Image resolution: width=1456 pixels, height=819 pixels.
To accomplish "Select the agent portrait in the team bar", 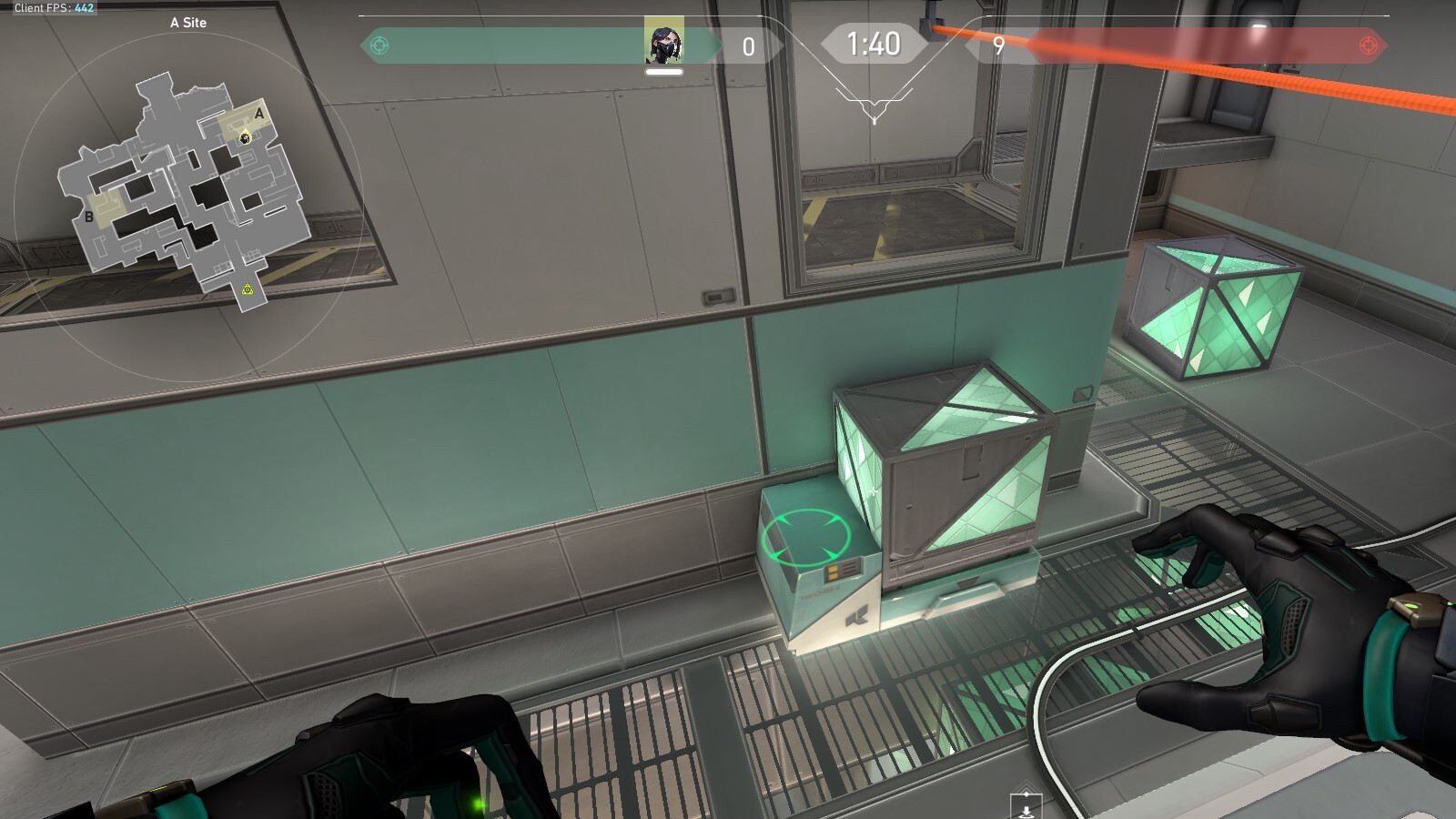I will click(x=663, y=41).
